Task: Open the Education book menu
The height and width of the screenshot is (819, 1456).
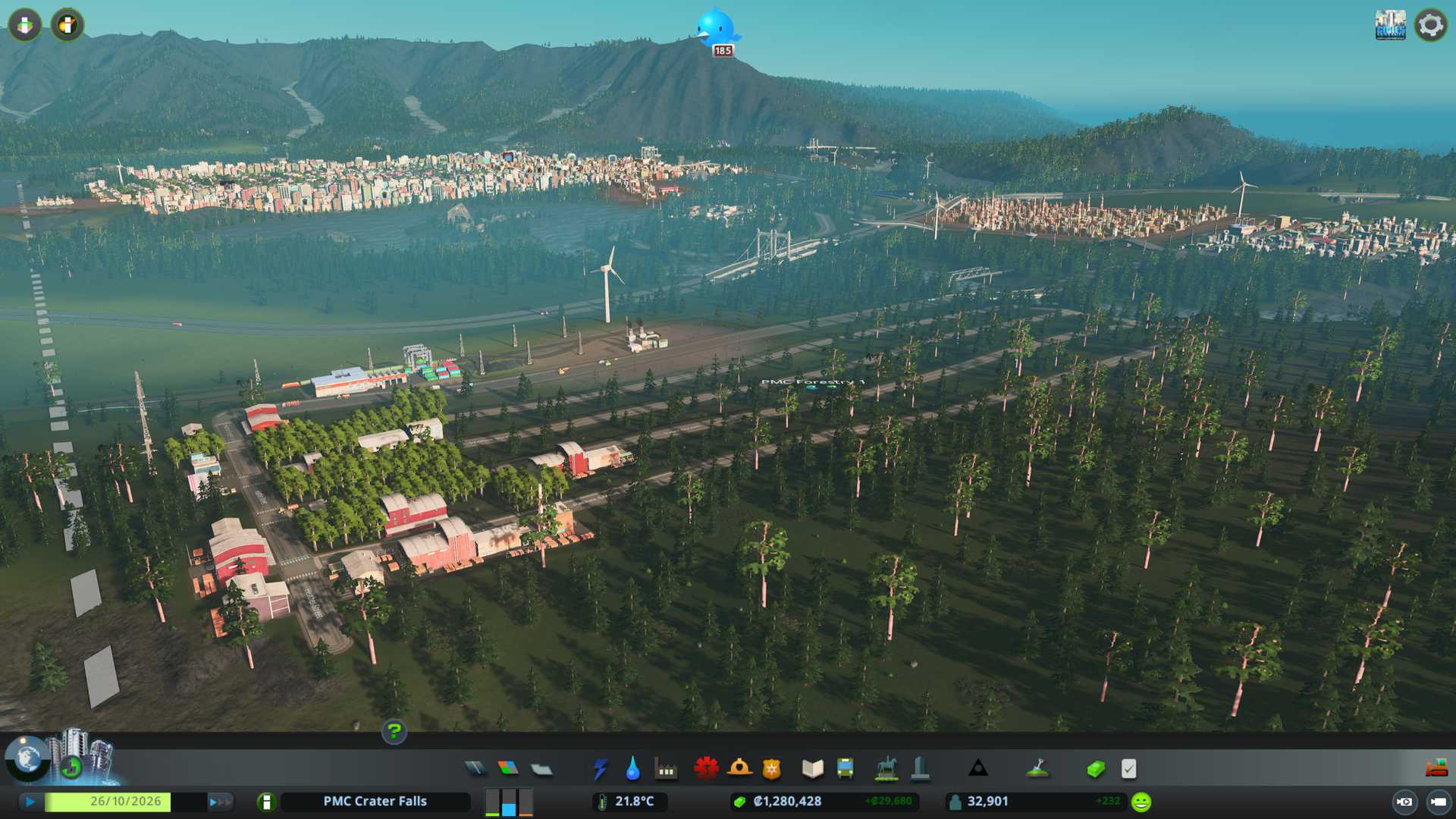Action: [x=812, y=769]
